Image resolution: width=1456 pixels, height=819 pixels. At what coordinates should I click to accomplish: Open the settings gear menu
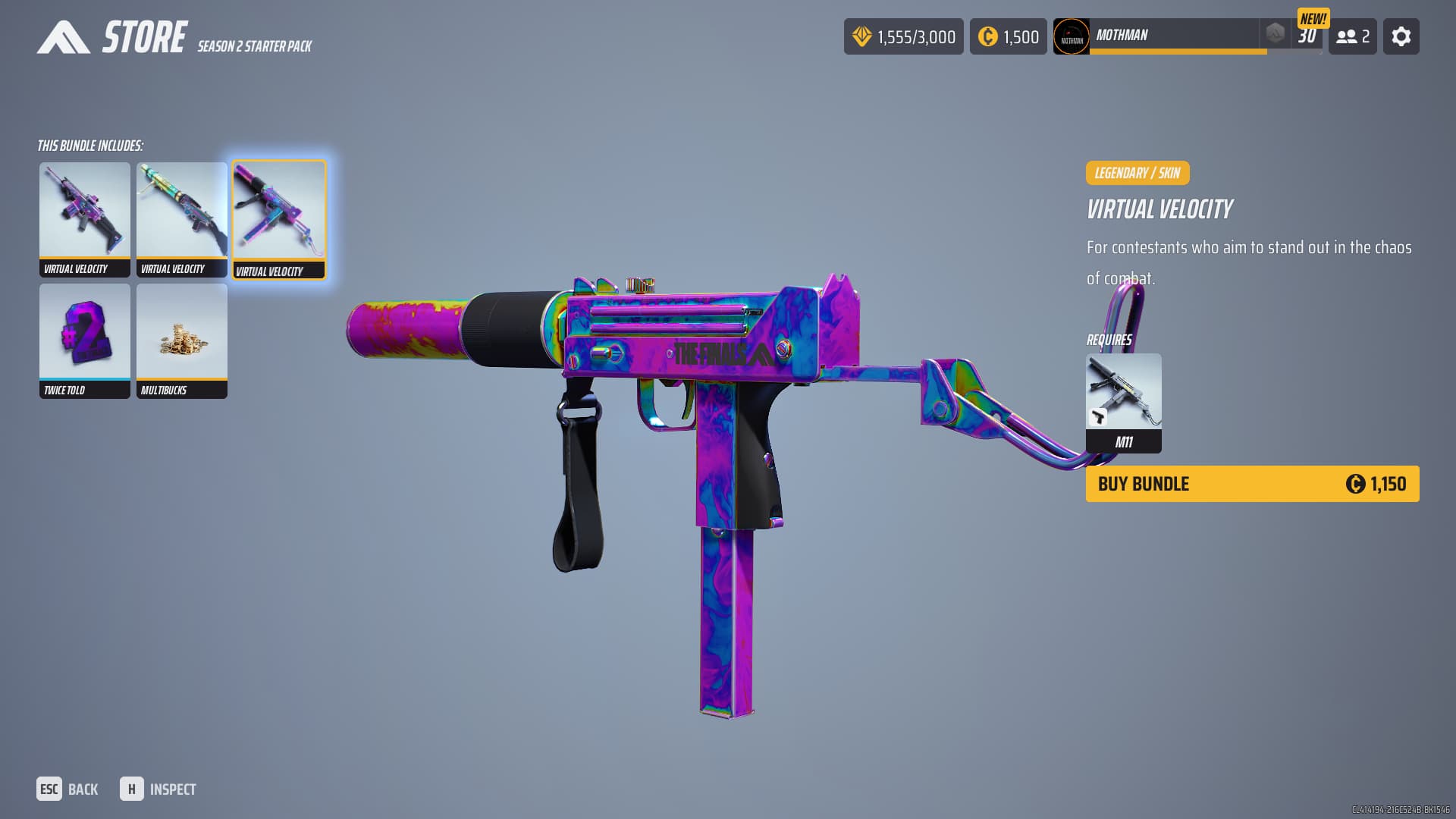pyautogui.click(x=1401, y=36)
